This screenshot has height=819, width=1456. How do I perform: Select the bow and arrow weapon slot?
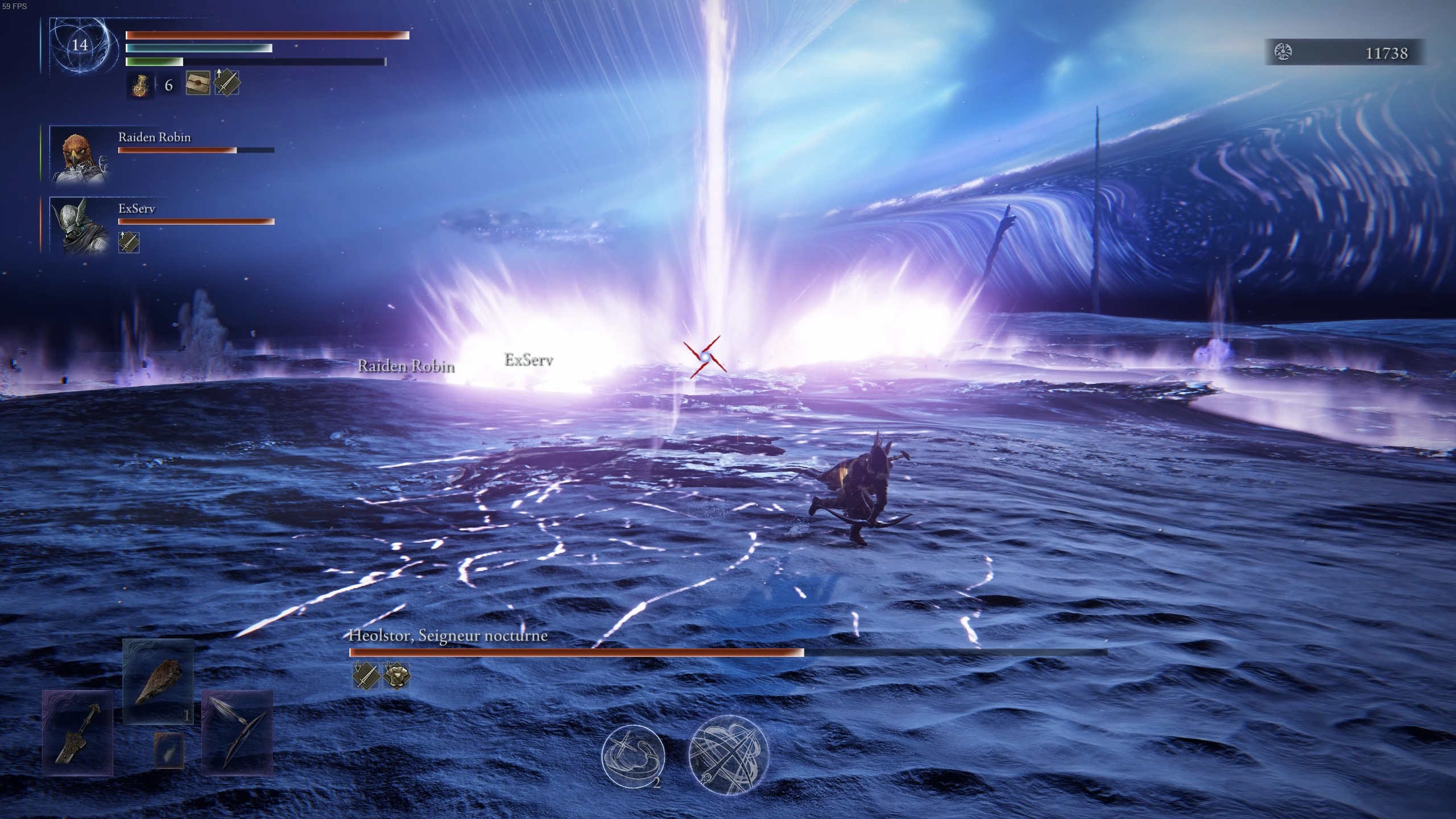click(x=237, y=733)
